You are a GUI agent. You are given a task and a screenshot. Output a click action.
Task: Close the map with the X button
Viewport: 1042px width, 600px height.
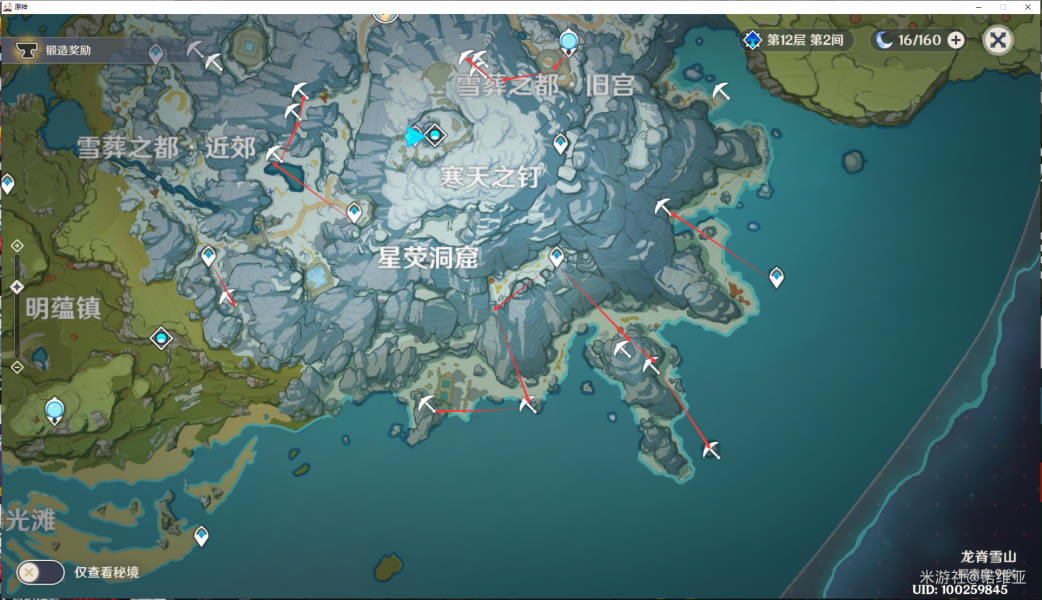click(x=998, y=40)
